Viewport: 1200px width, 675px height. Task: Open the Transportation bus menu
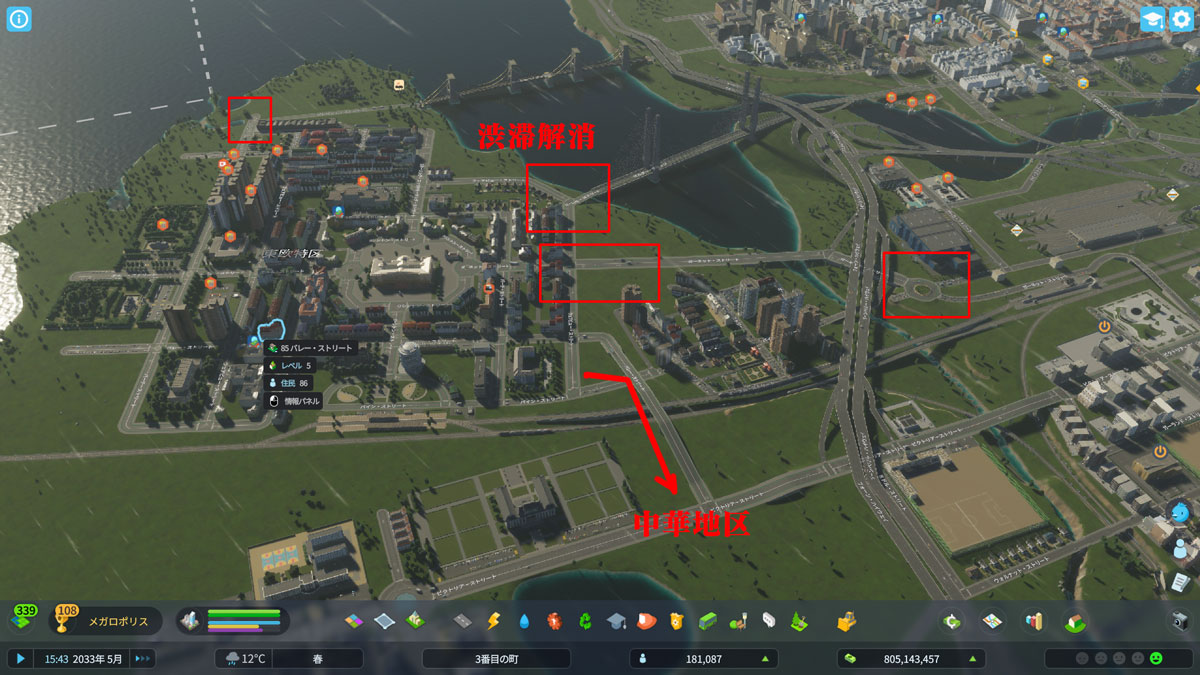(708, 621)
